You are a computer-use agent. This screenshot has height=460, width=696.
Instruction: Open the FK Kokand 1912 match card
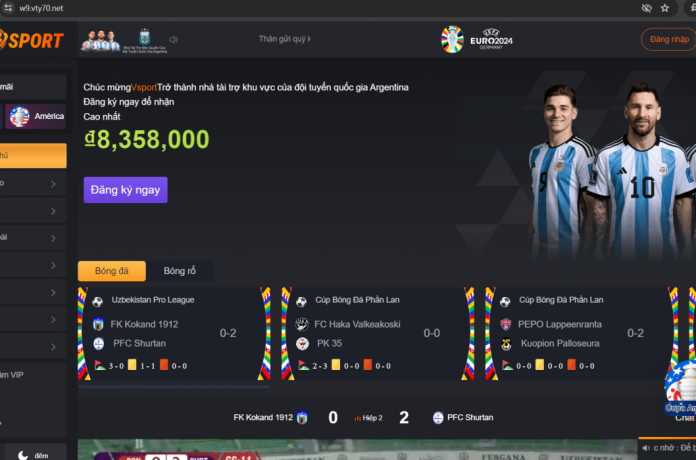(x=170, y=333)
